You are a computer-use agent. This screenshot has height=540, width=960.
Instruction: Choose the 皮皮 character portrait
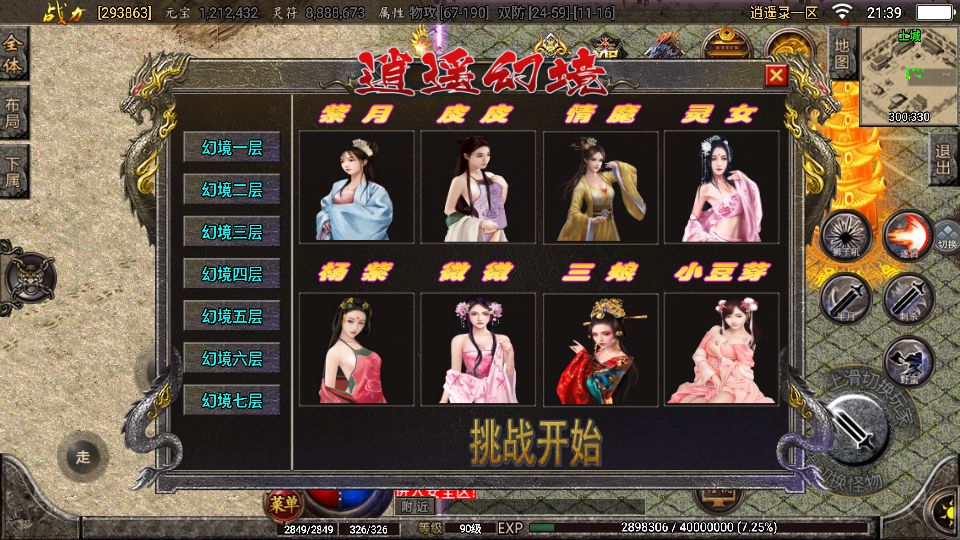[x=478, y=187]
